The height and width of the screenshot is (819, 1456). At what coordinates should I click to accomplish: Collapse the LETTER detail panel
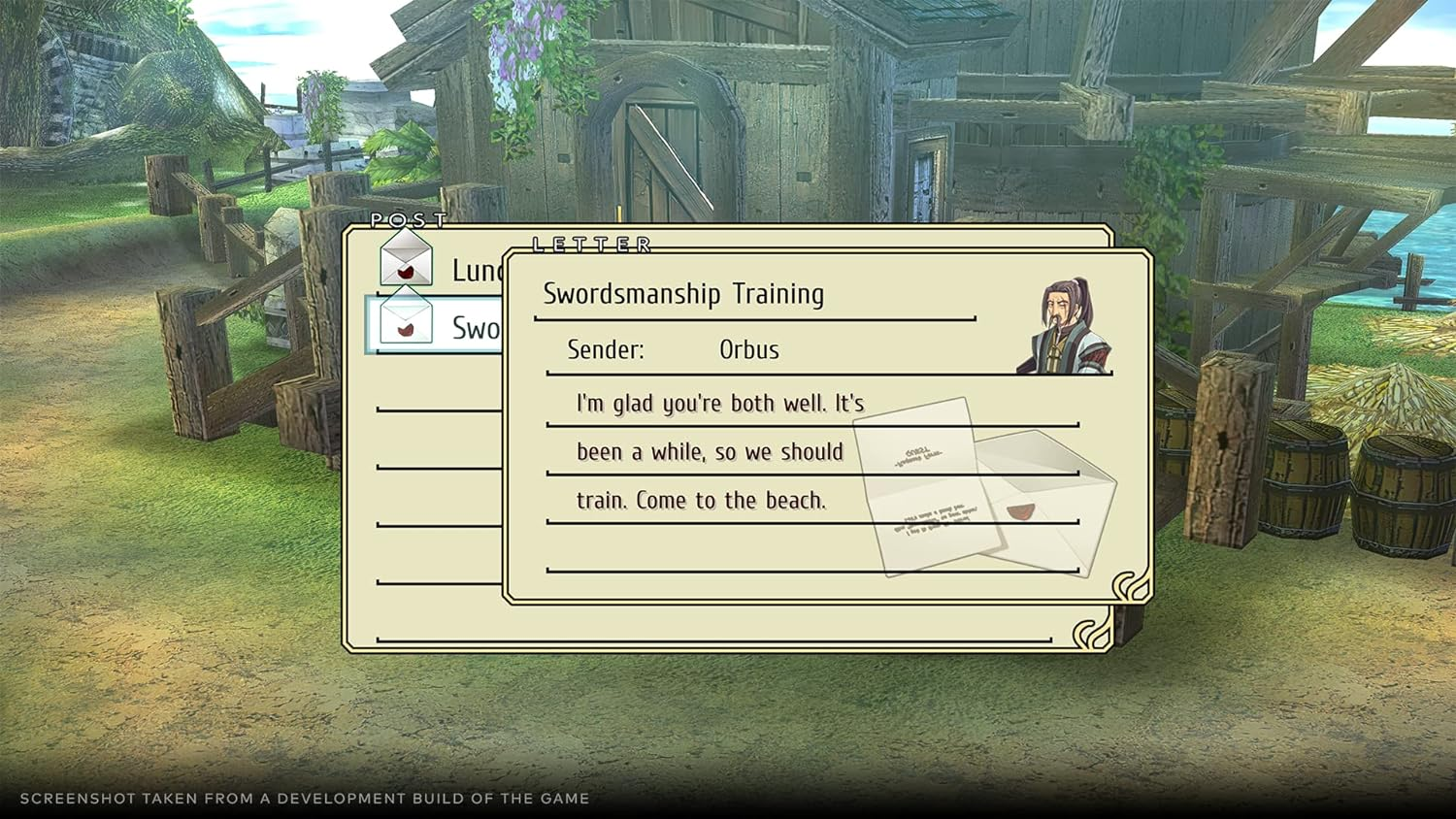[590, 245]
